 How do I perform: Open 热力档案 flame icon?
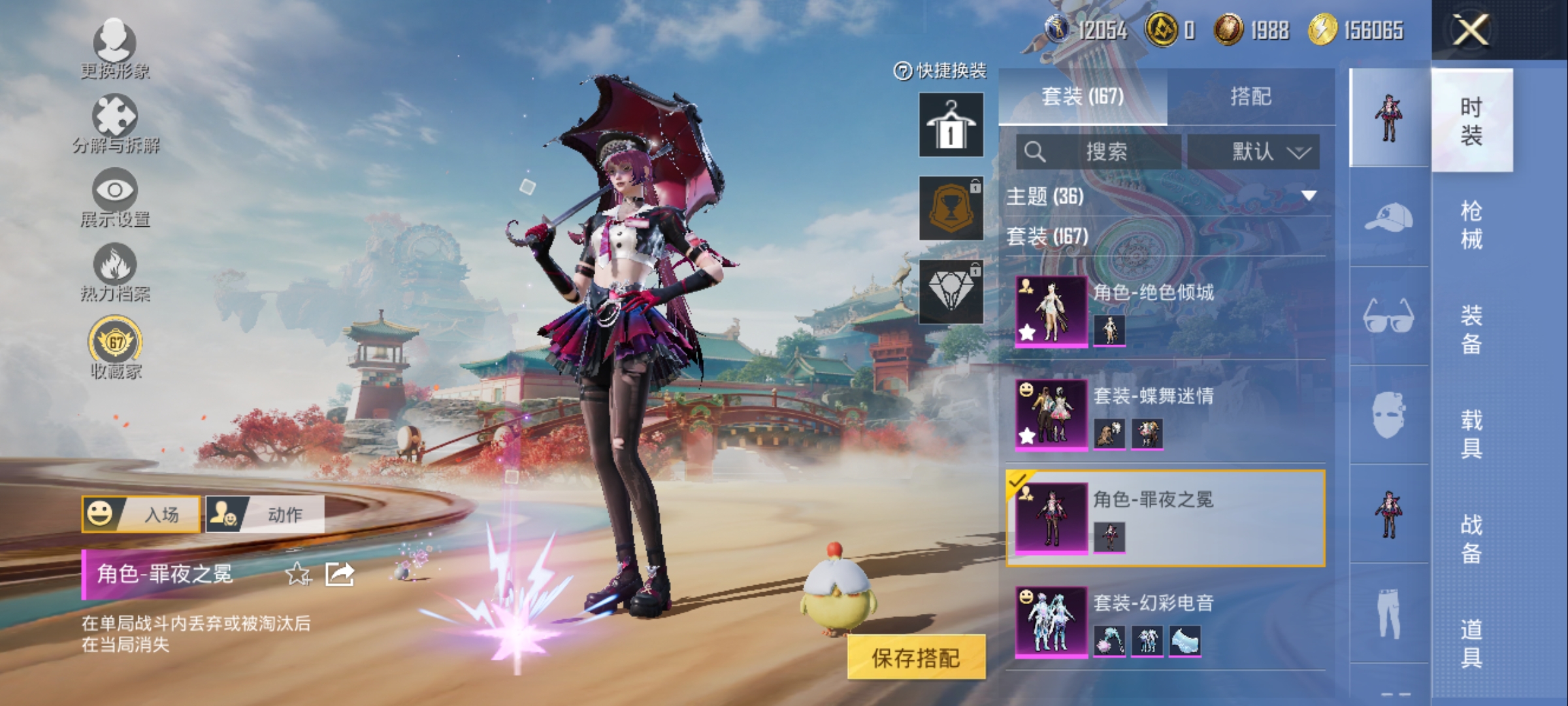pyautogui.click(x=115, y=271)
